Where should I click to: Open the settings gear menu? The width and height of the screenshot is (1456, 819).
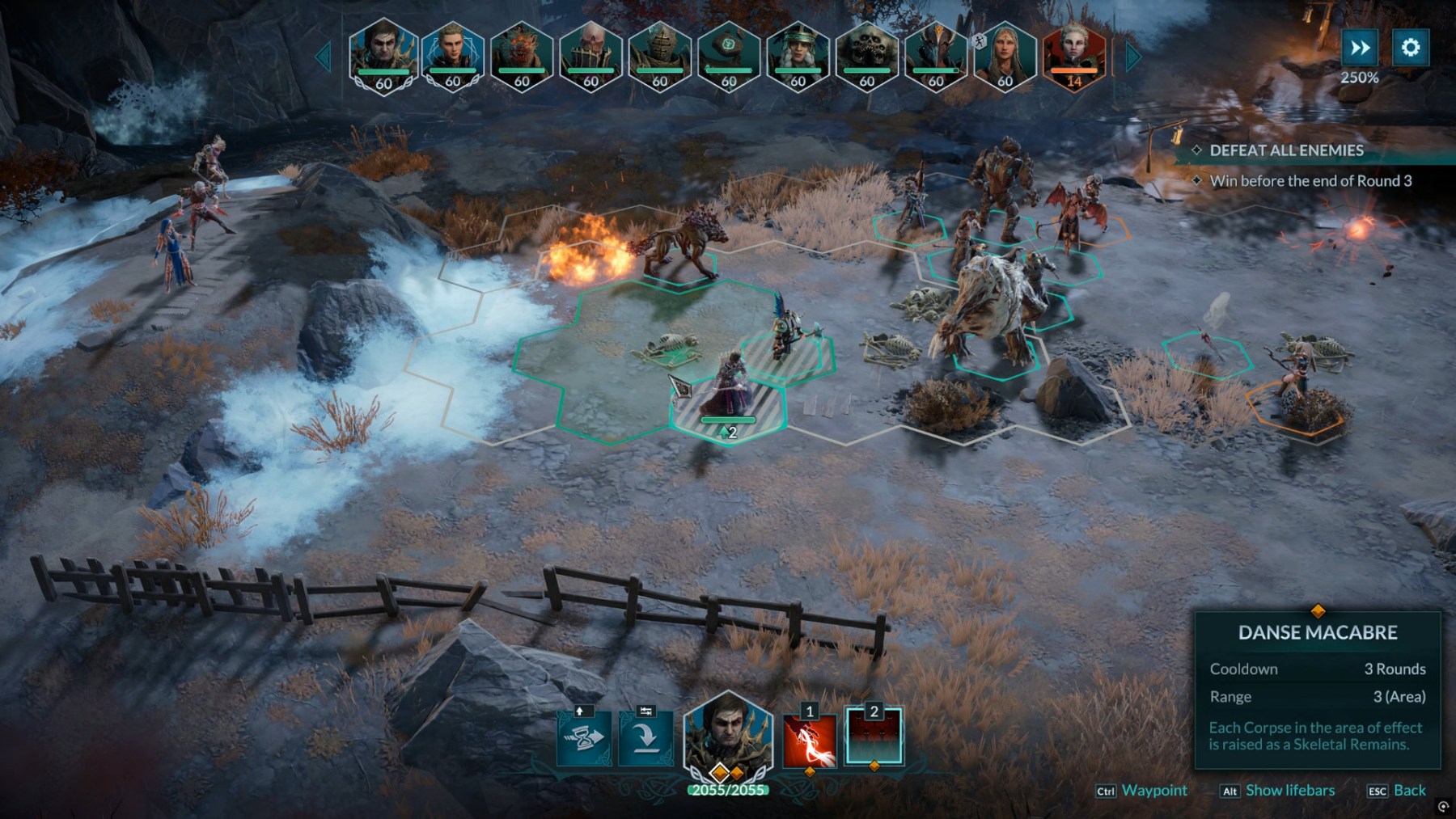coord(1410,48)
